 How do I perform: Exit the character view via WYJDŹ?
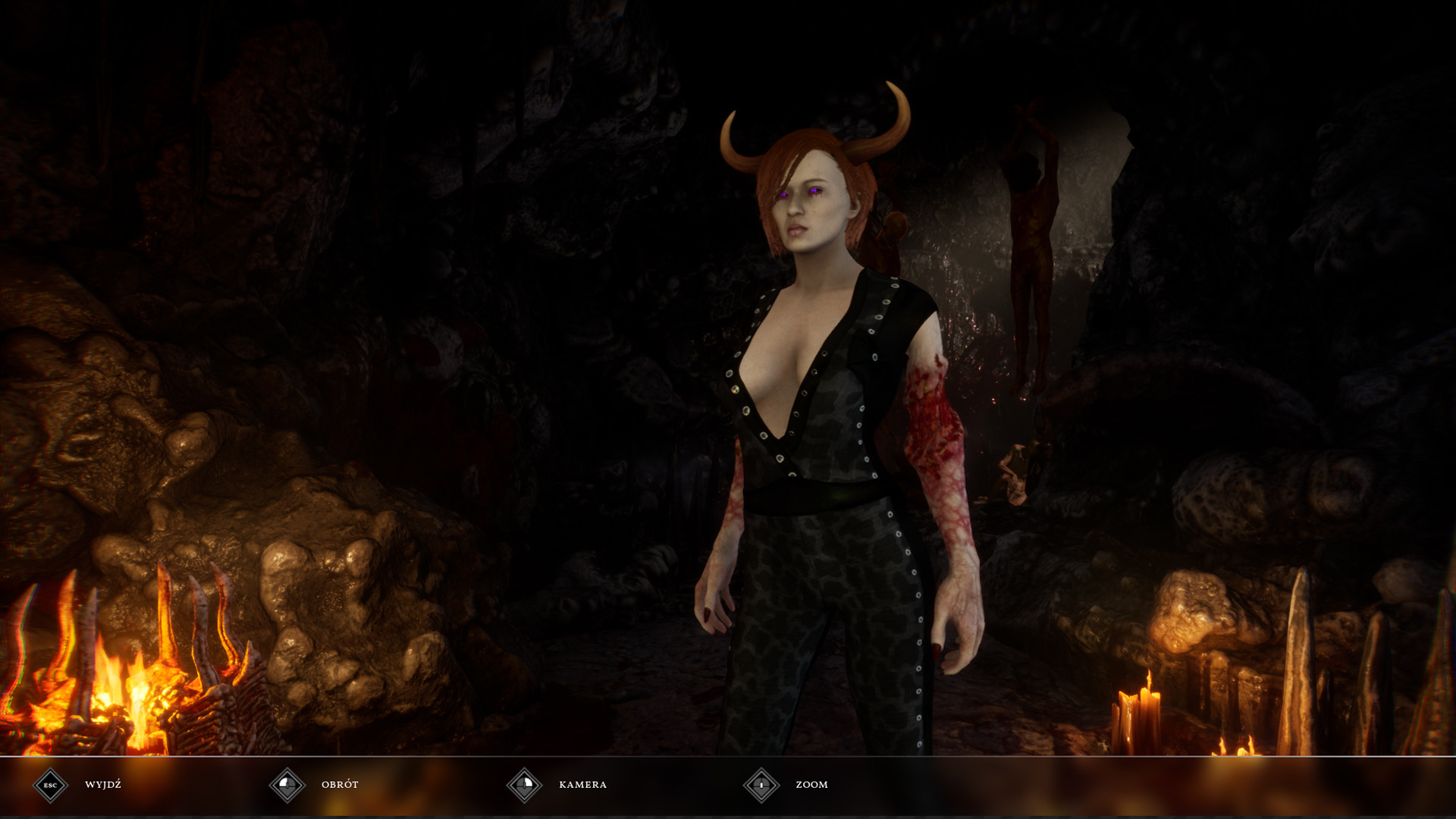102,785
